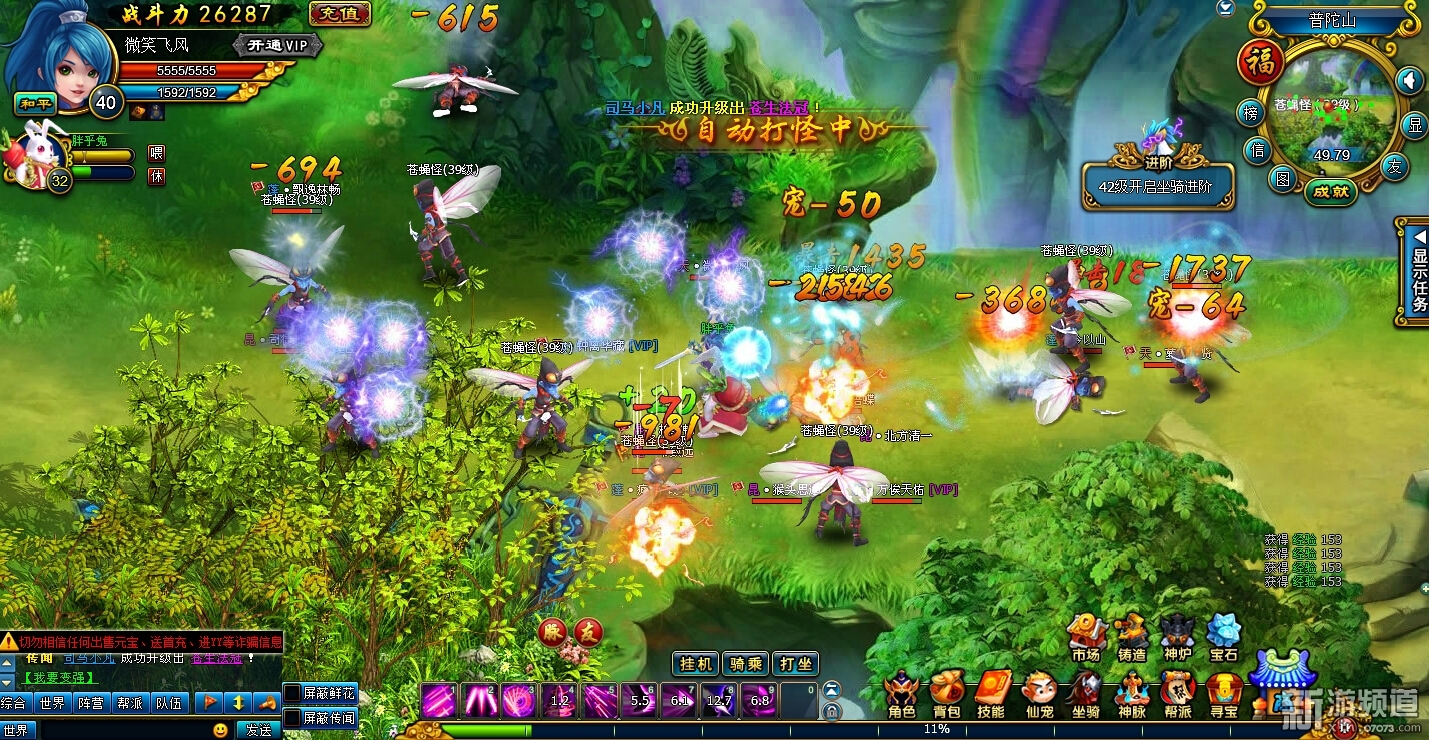Open the 宝石 gem menu

click(1223, 636)
